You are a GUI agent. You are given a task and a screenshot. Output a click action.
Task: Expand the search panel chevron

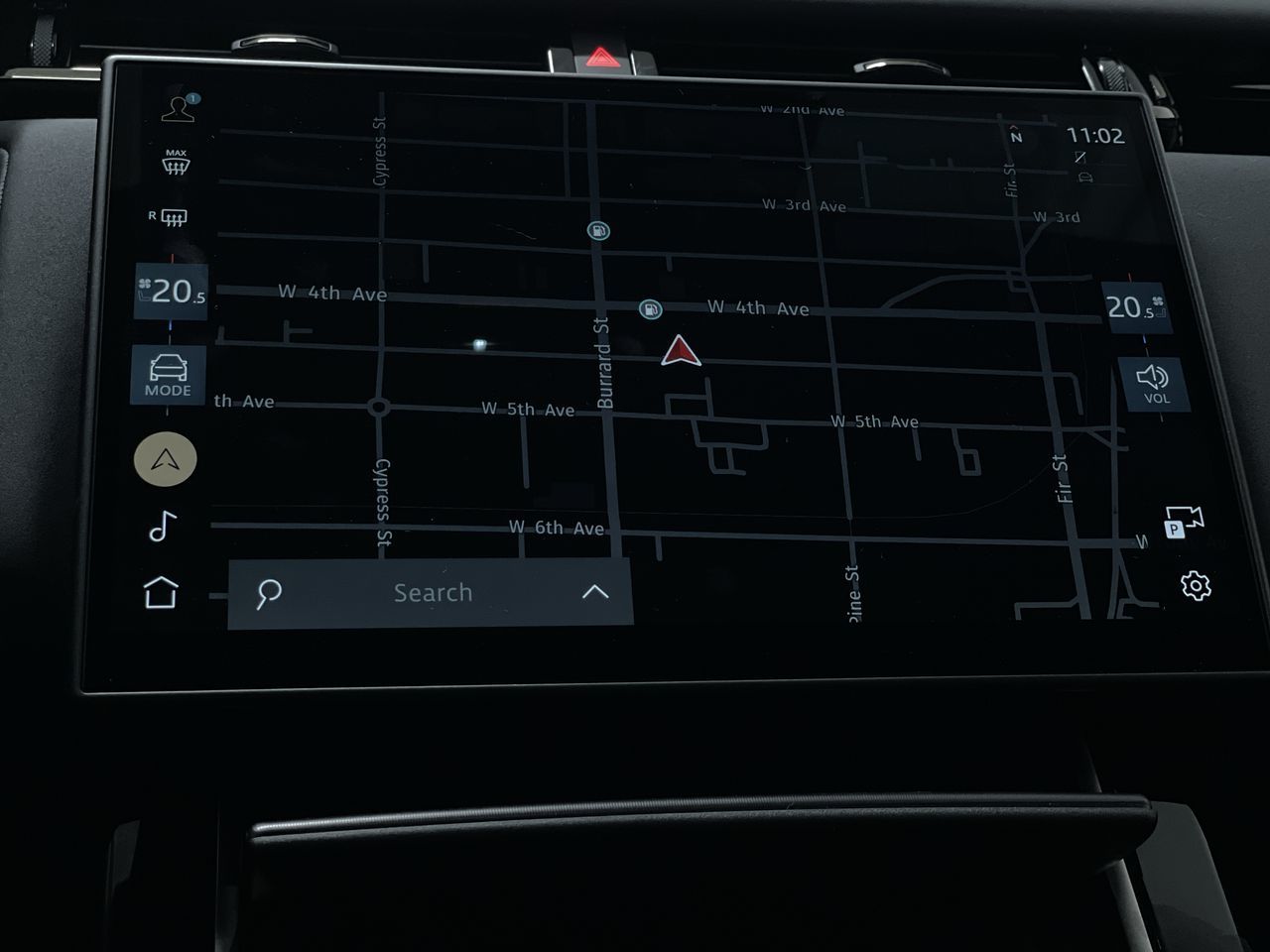click(595, 592)
